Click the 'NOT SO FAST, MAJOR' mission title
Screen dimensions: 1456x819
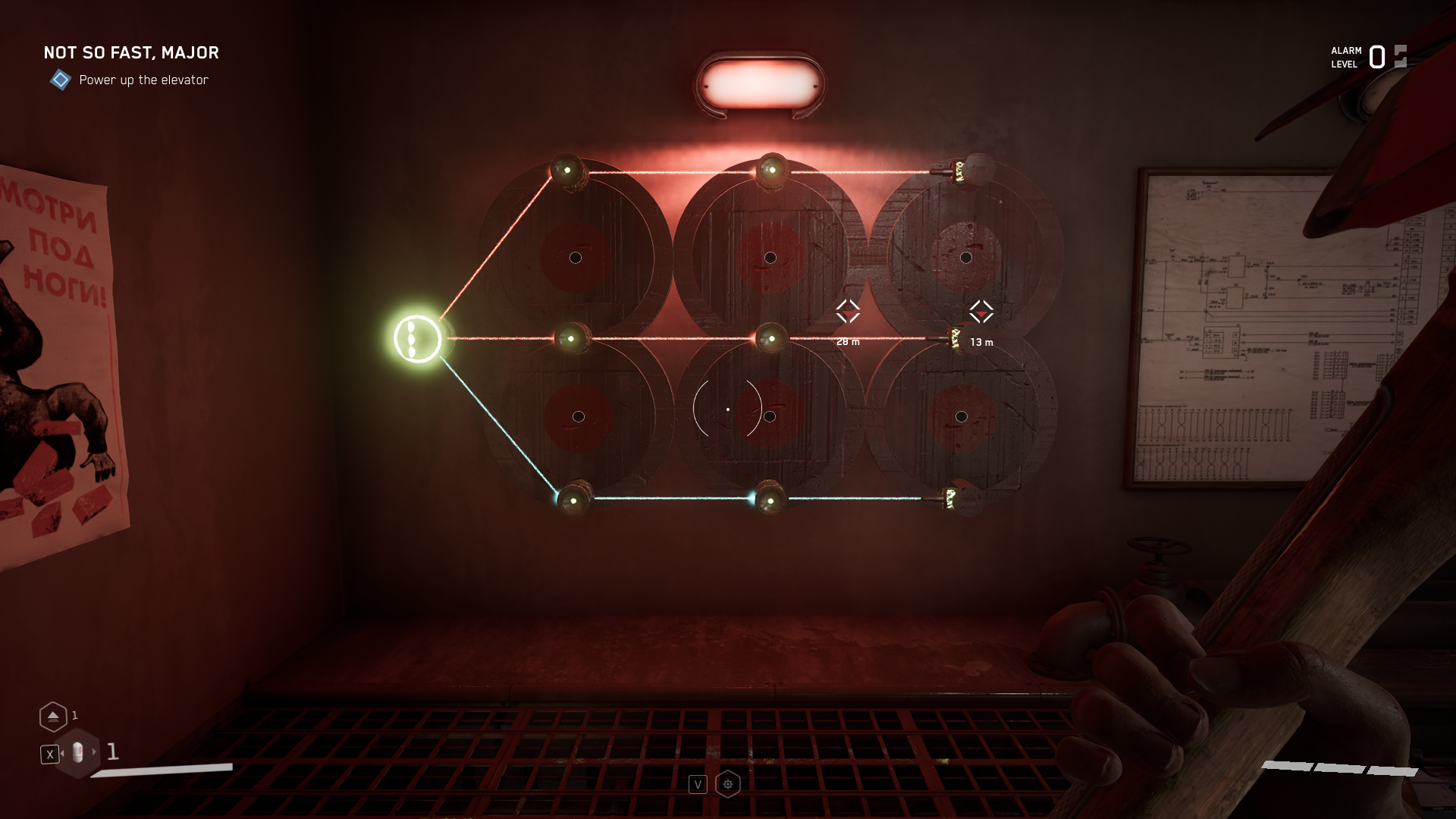[x=130, y=53]
